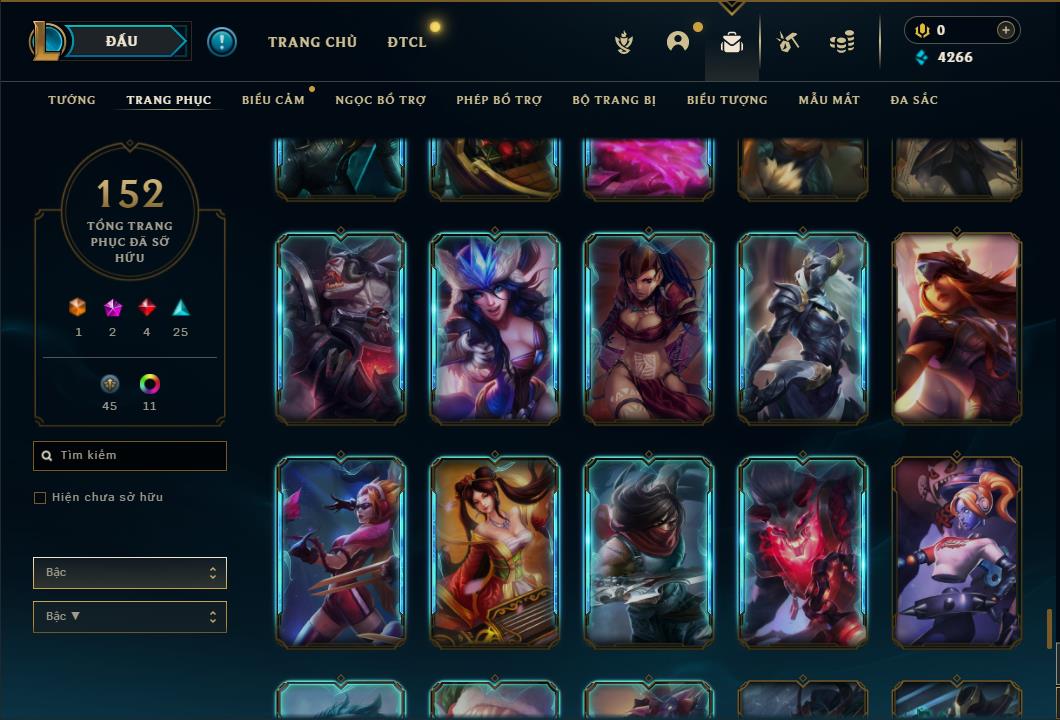Click the blue exclamation notification icon

pos(222,41)
